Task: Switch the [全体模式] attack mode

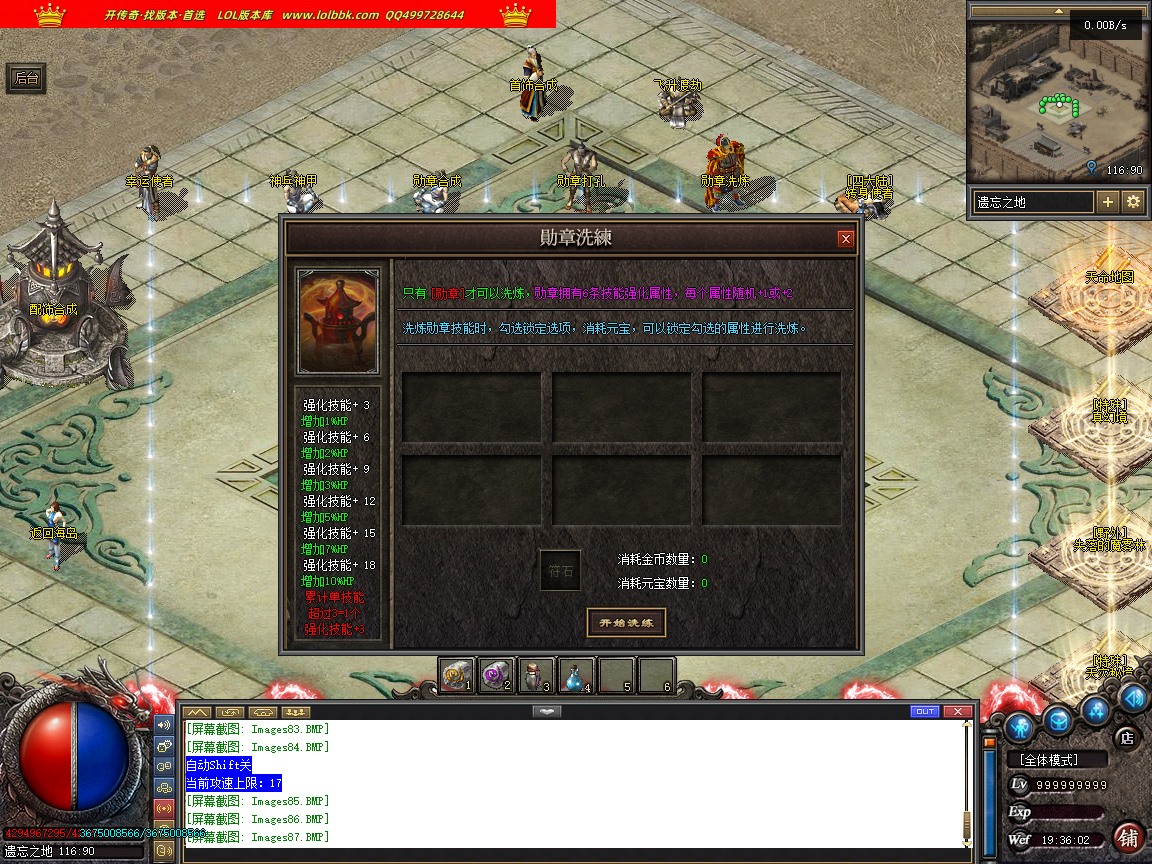Action: point(1055,760)
